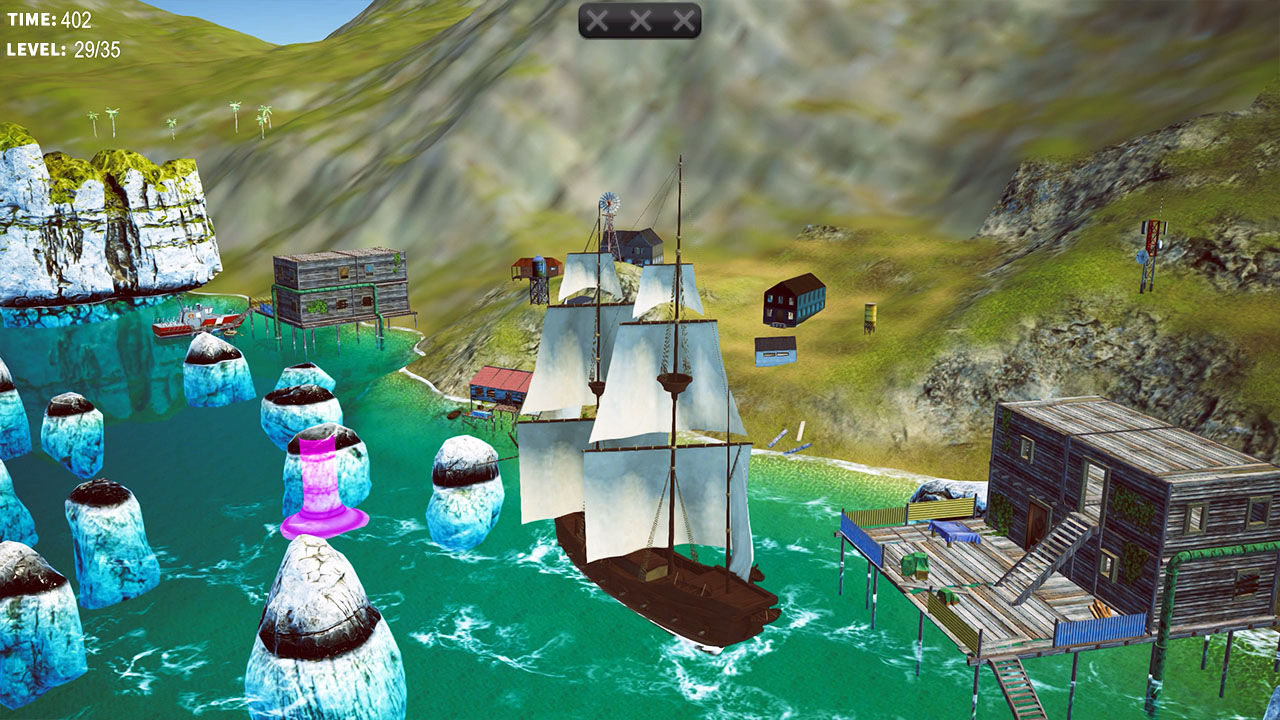Viewport: 1280px width, 720px height.
Task: Open the door of the large stilt house
Action: pos(1038,523)
